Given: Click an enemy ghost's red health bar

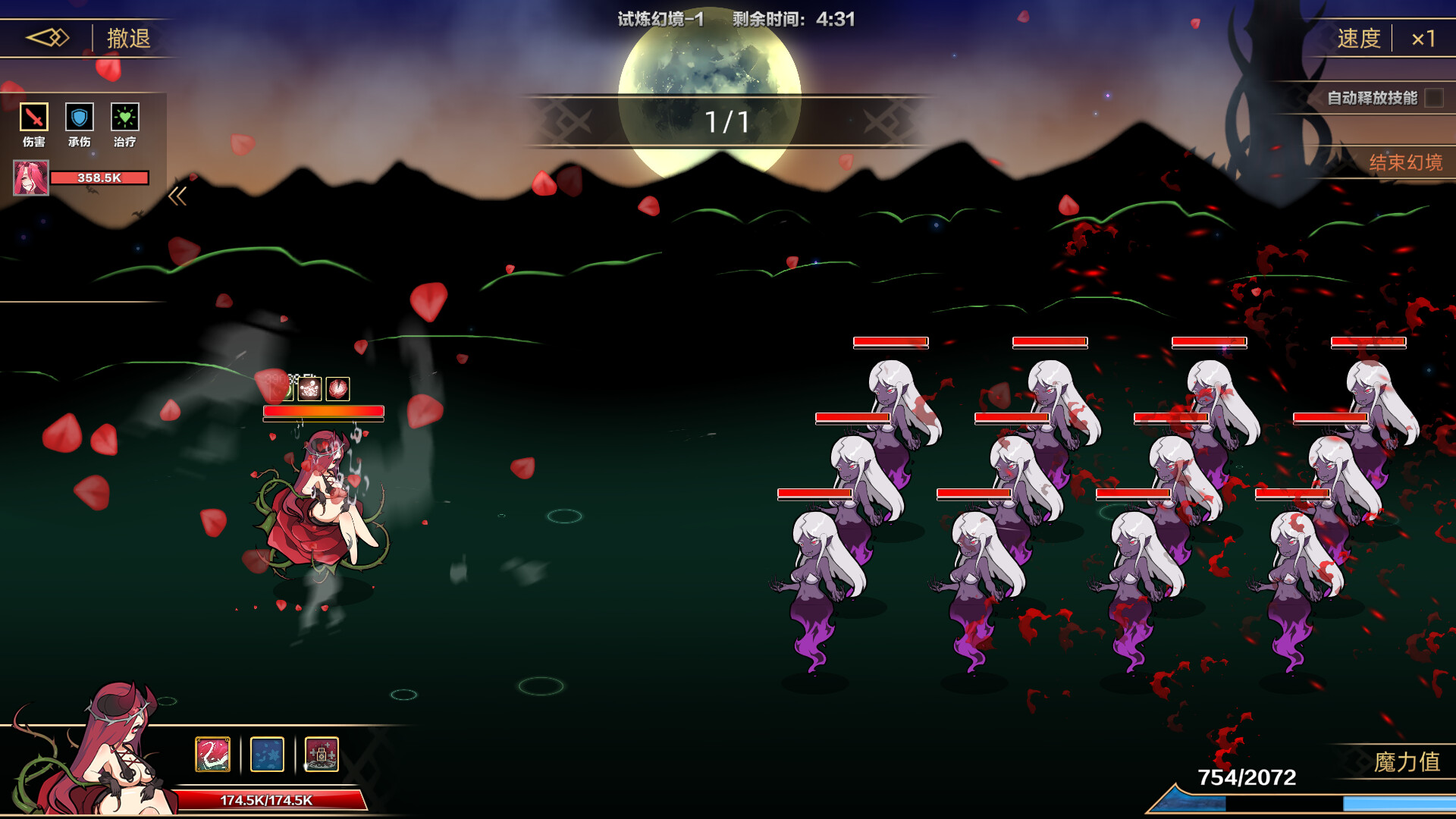Looking at the screenshot, I should [x=890, y=342].
